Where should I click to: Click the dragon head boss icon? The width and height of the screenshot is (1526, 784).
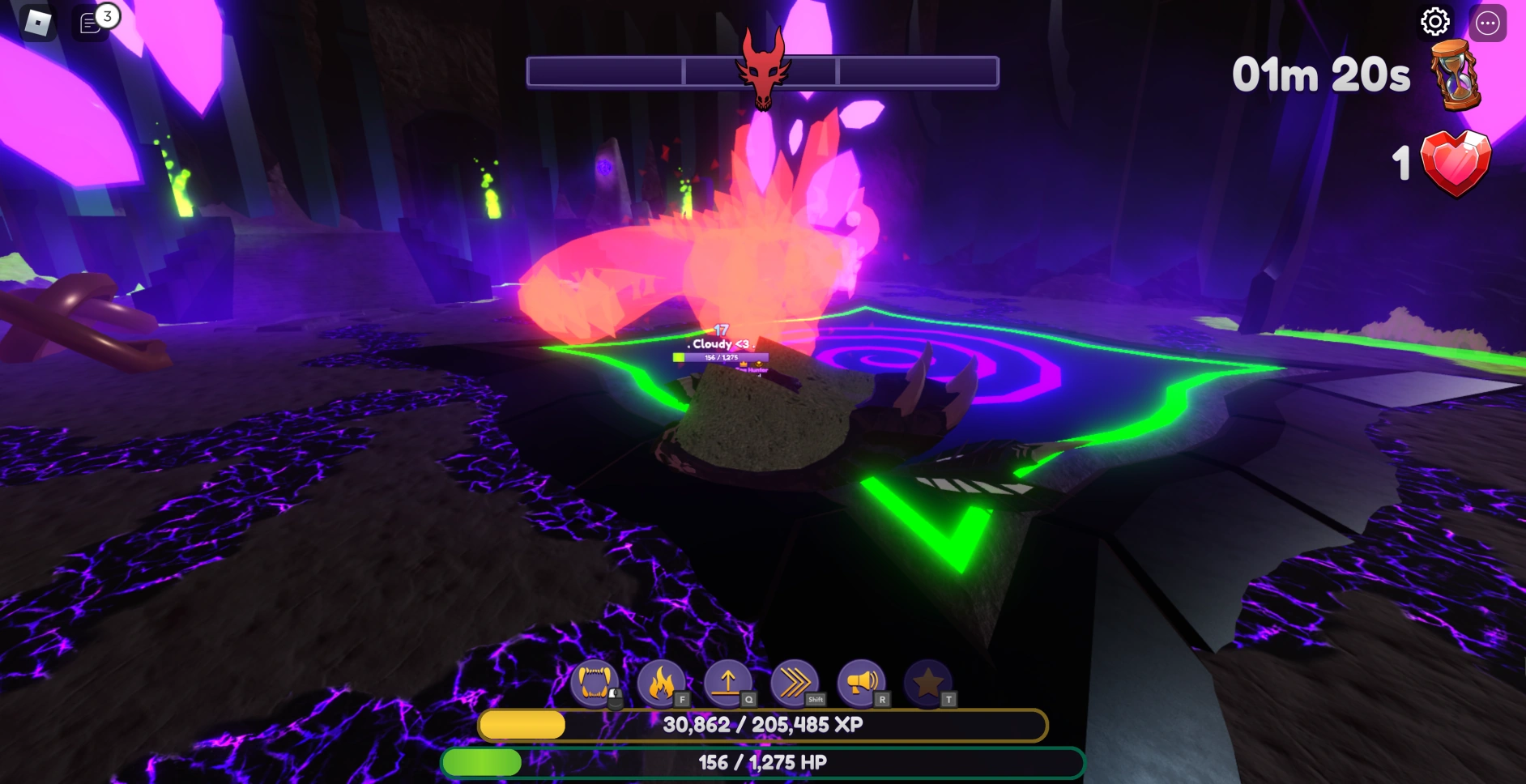(762, 69)
